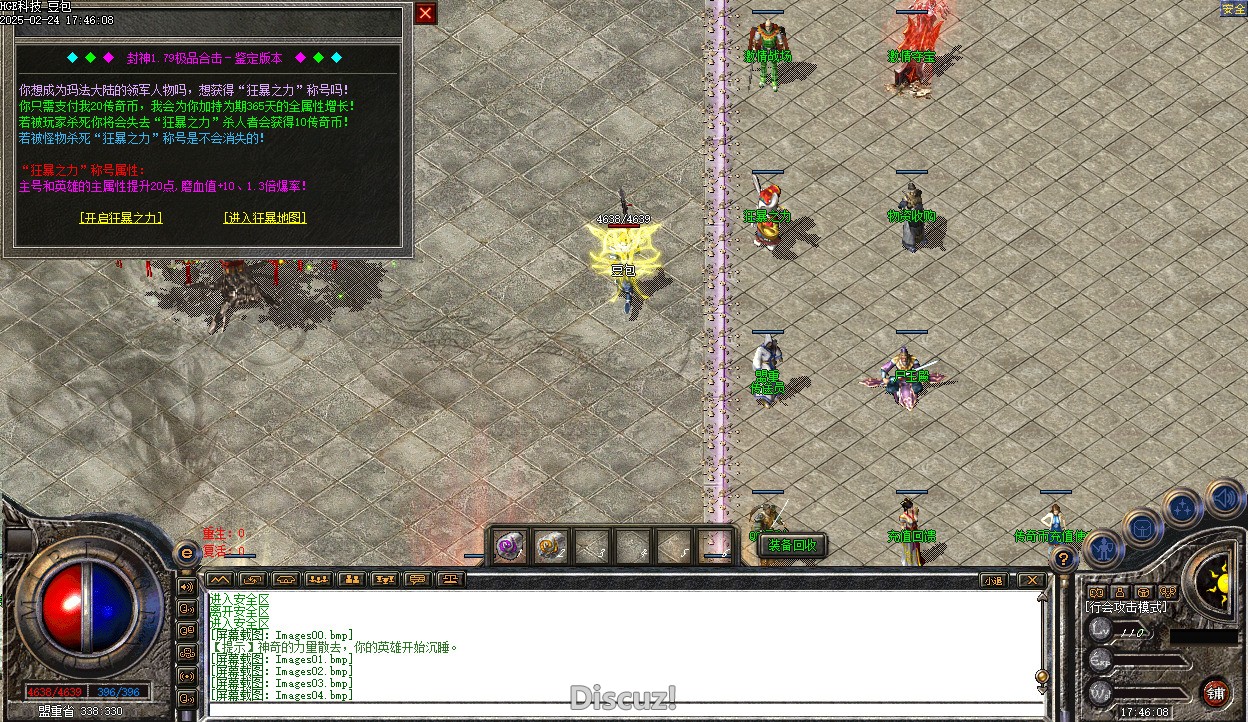Click the X button beside 小退
Viewport: 1248px width, 722px height.
[x=1030, y=580]
